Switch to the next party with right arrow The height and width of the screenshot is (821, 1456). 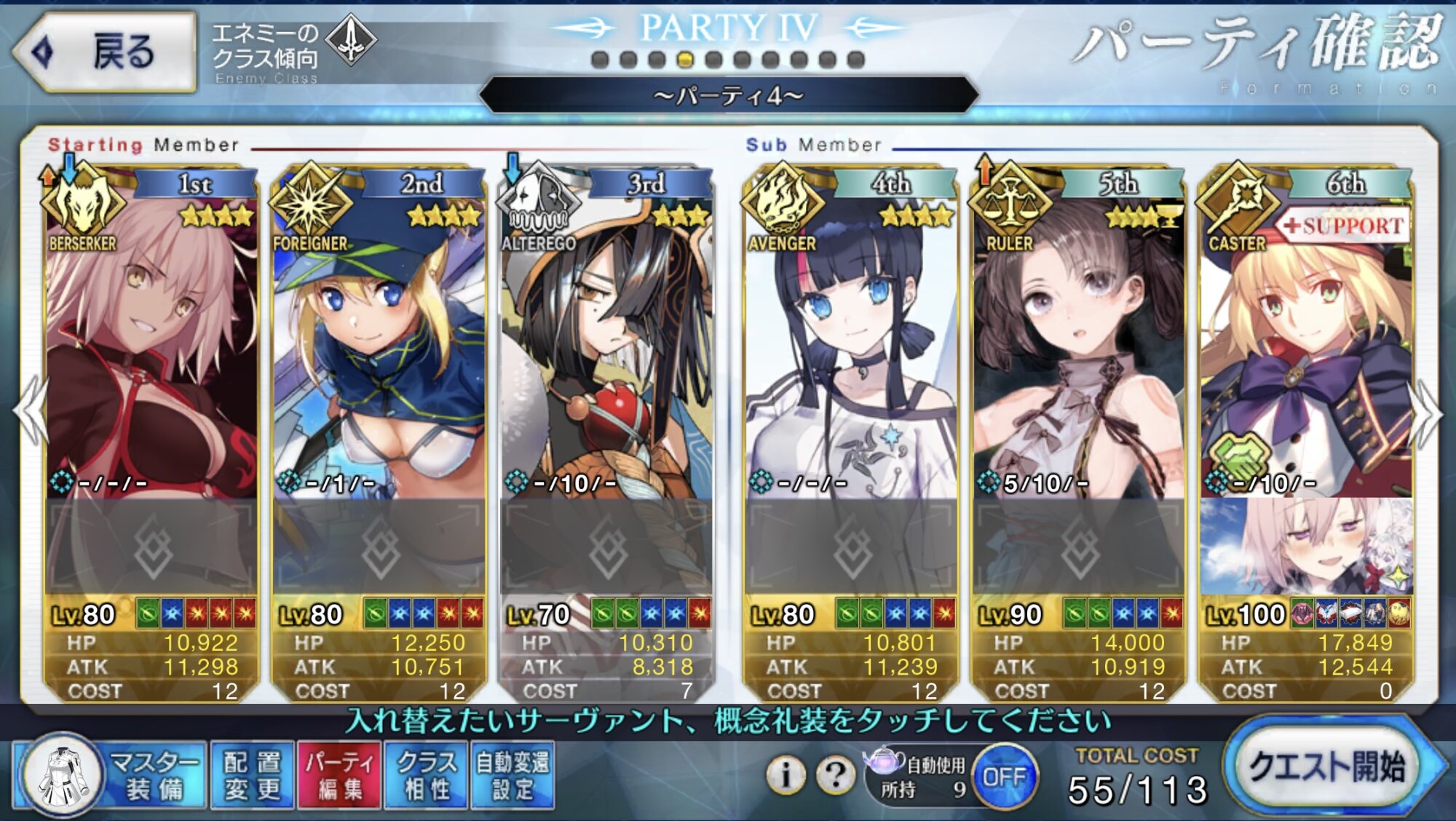[x=1425, y=413]
